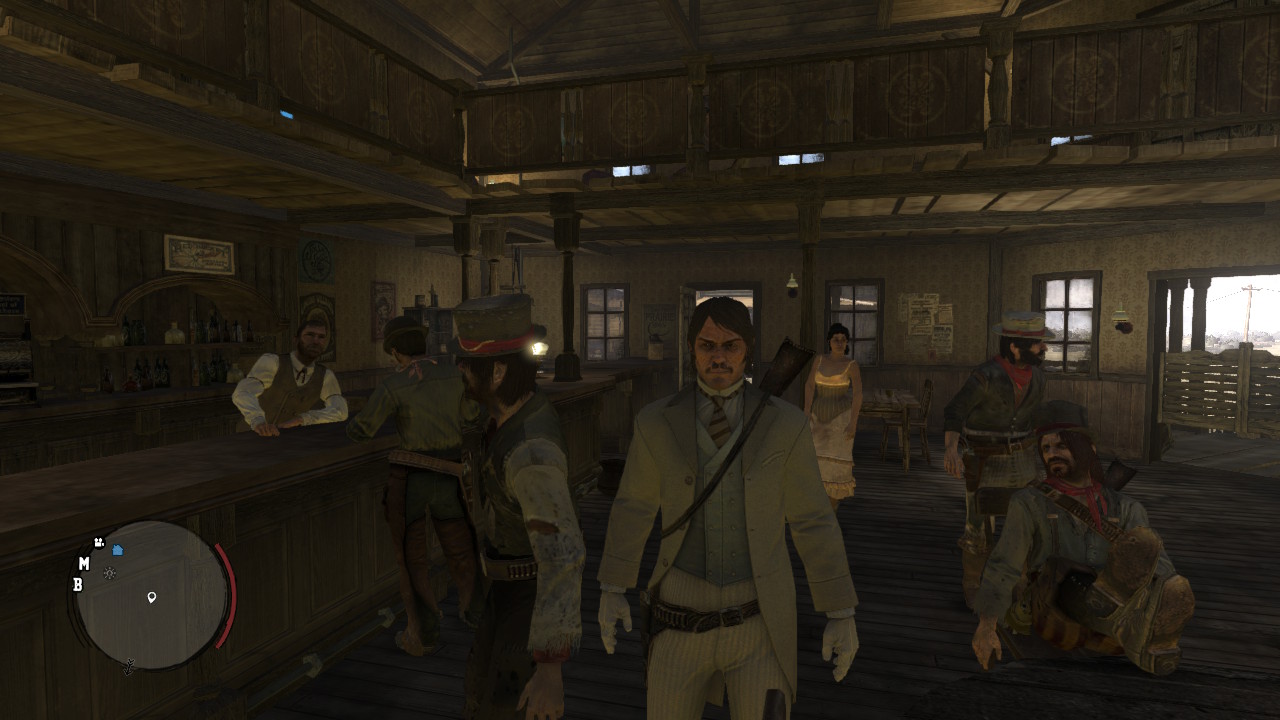Click the circular minimap
The width and height of the screenshot is (1280, 720).
pyautogui.click(x=152, y=595)
